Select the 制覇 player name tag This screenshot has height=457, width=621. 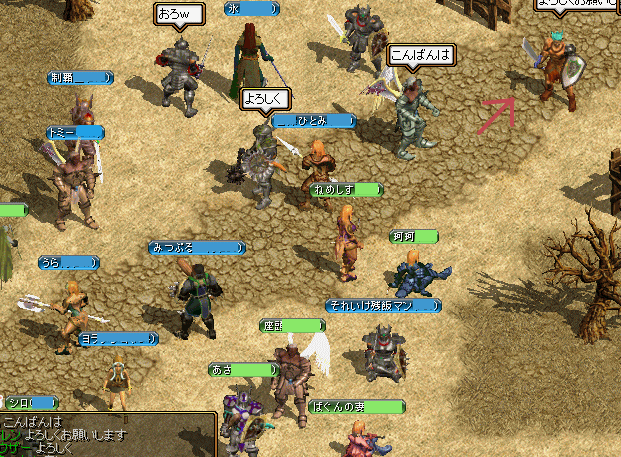81,78
